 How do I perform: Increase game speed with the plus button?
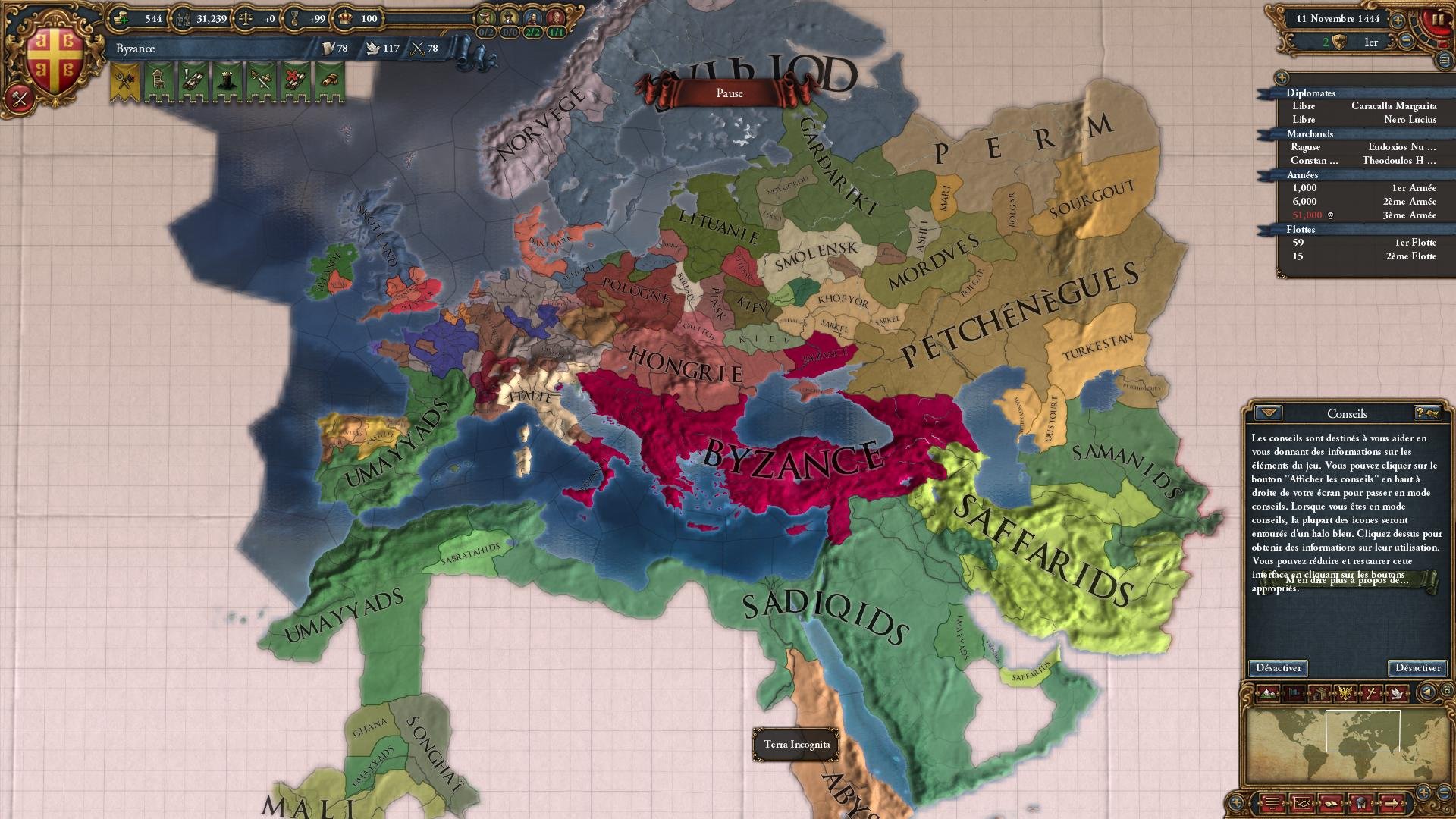[x=1398, y=20]
